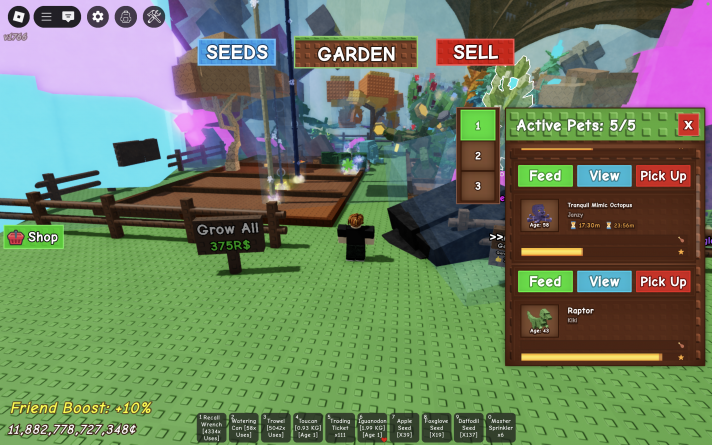The width and height of the screenshot is (712, 445).
Task: Open the backpack inventory icon
Action: [x=125, y=17]
